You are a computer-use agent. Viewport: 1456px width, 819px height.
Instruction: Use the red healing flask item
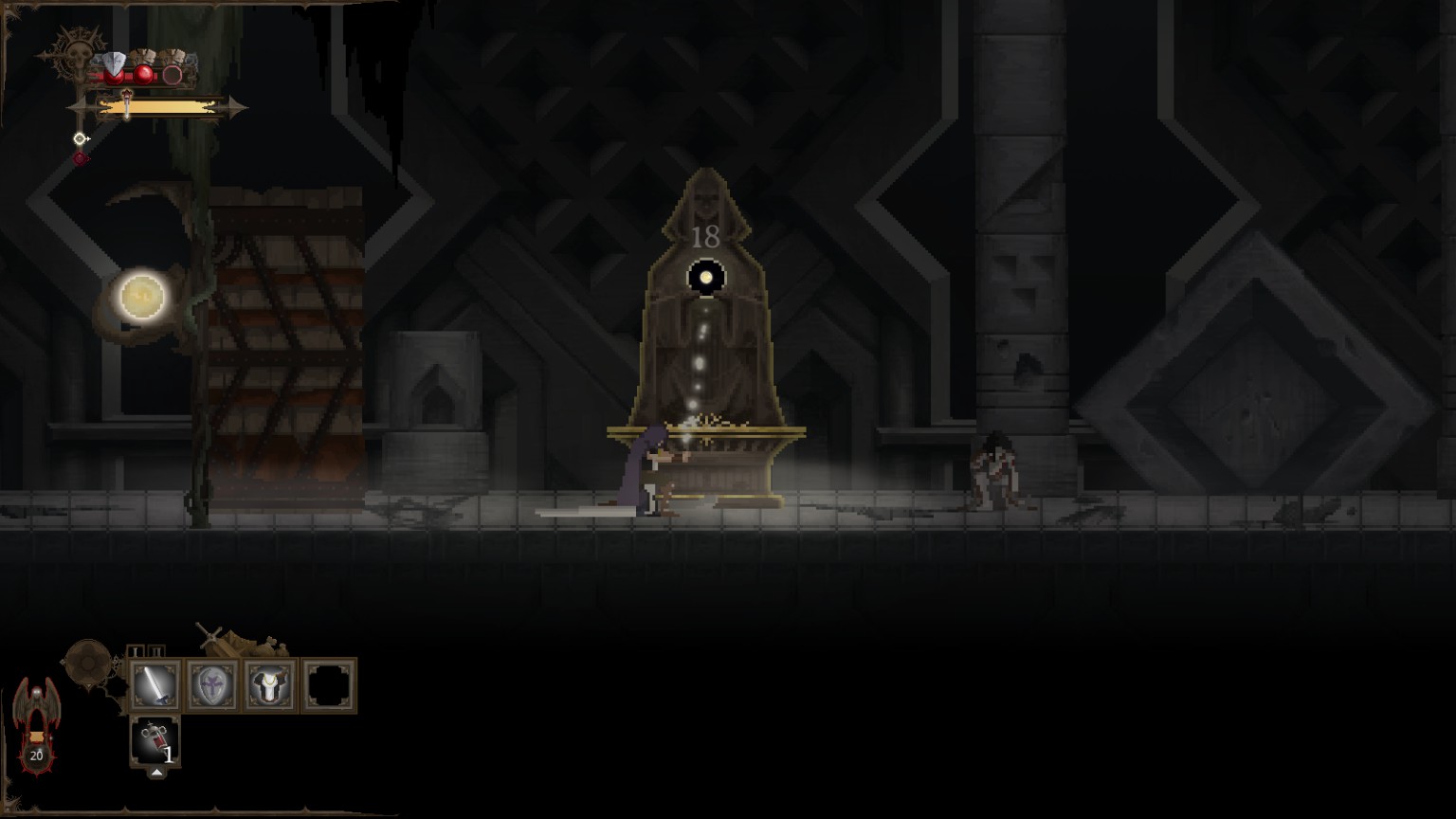coord(155,741)
